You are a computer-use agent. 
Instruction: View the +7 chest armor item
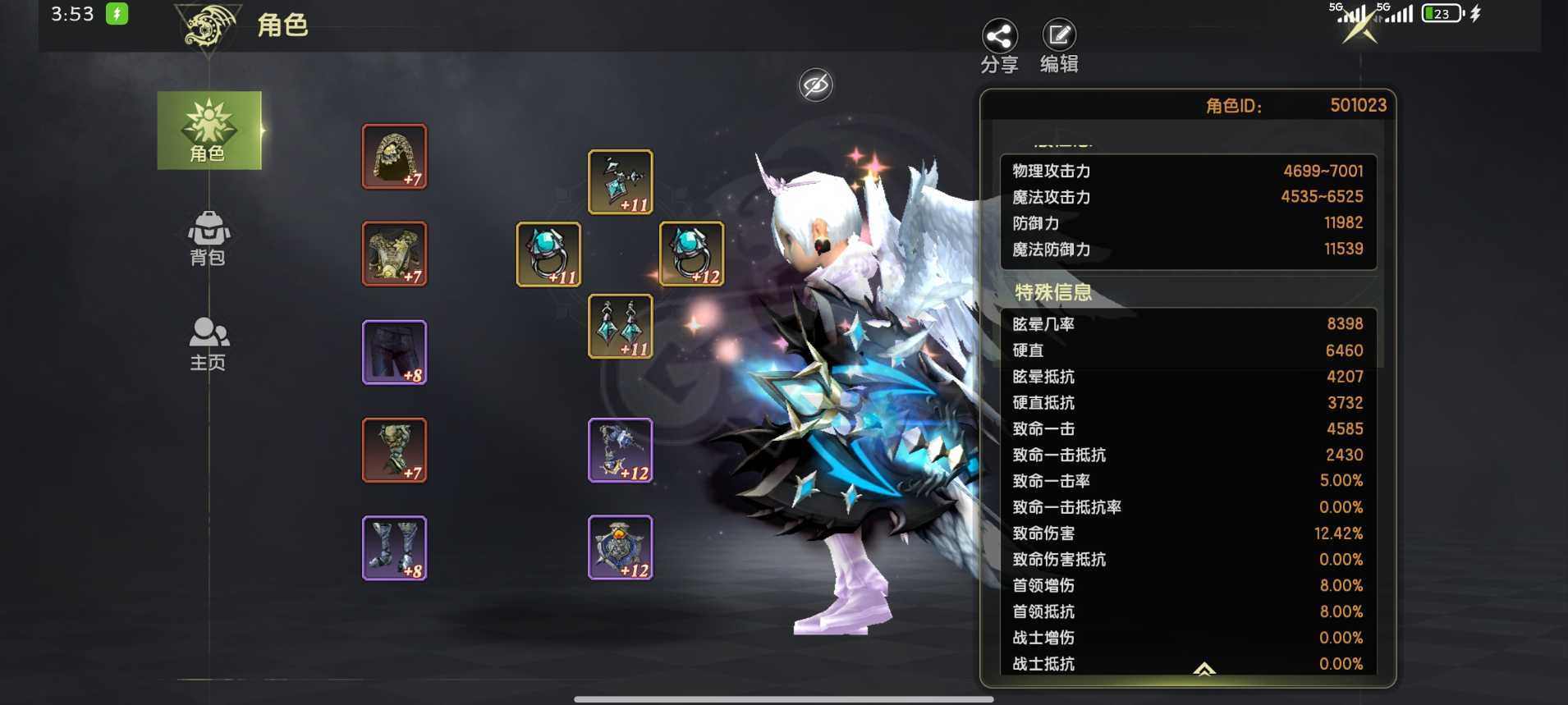click(394, 254)
